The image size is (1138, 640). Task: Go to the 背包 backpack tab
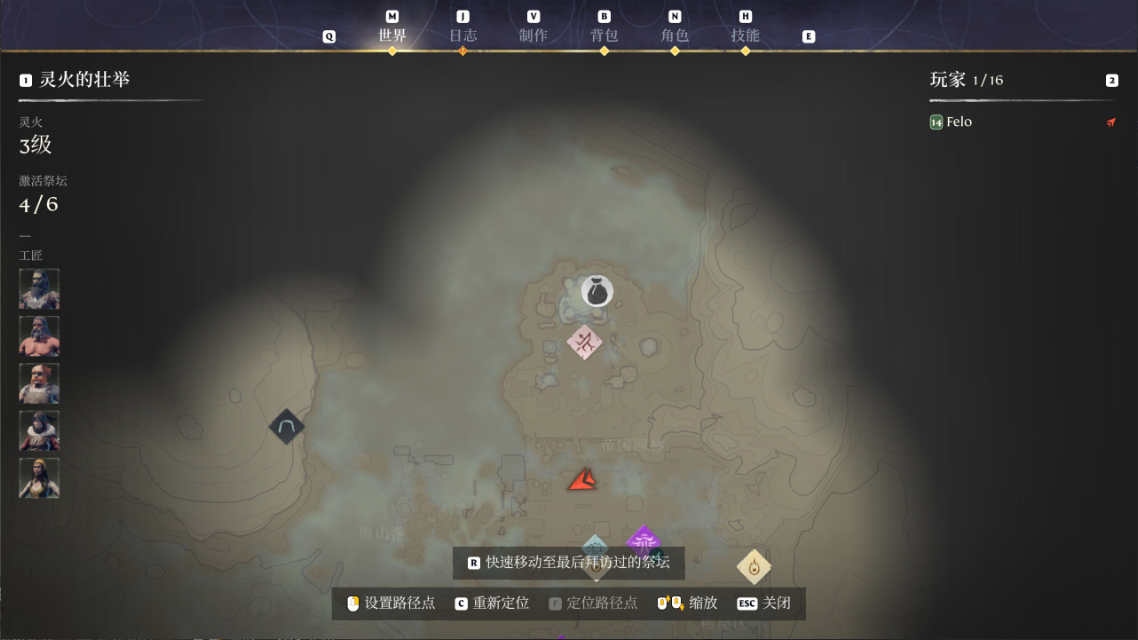(x=604, y=35)
